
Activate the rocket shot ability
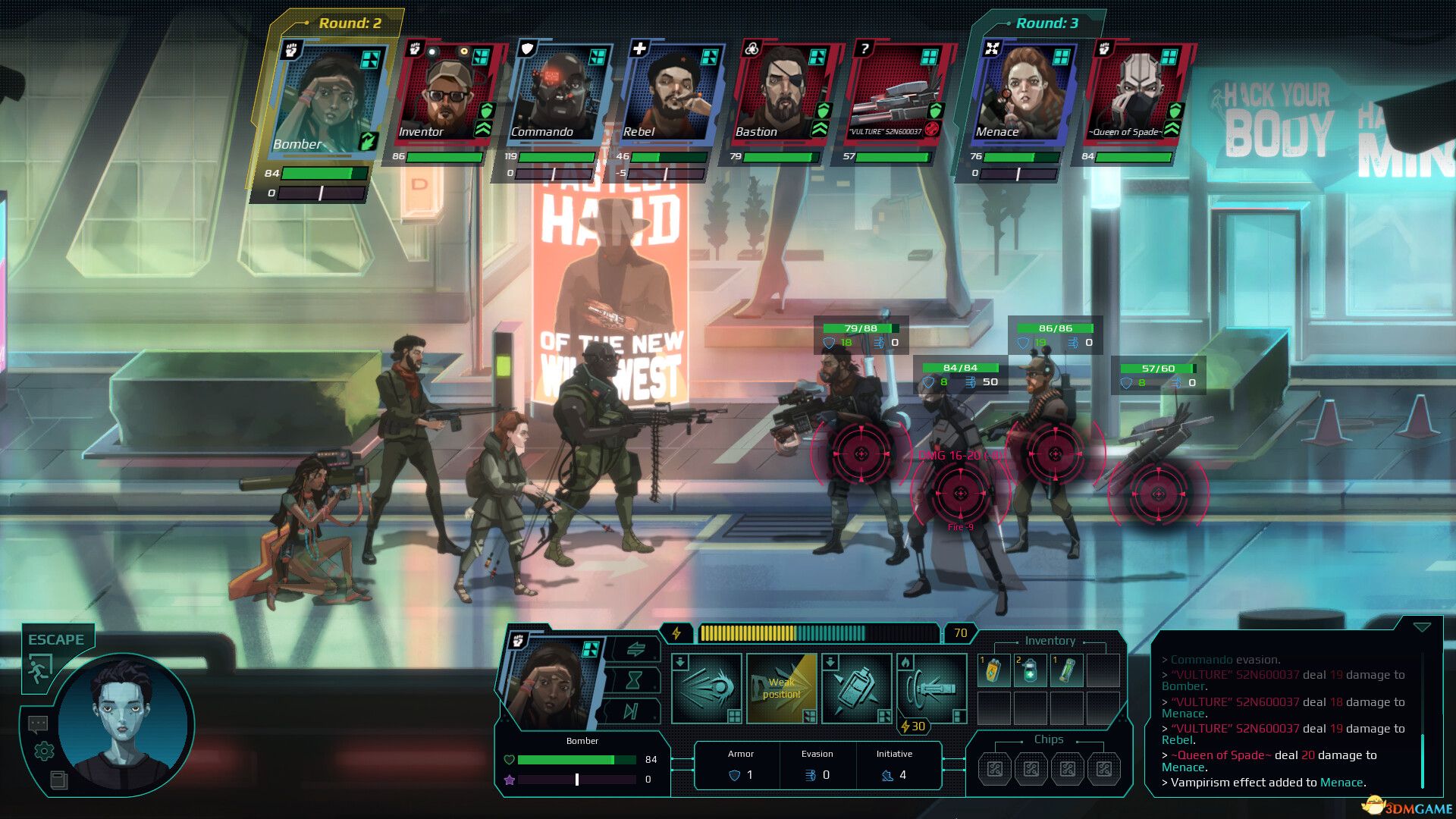706,688
